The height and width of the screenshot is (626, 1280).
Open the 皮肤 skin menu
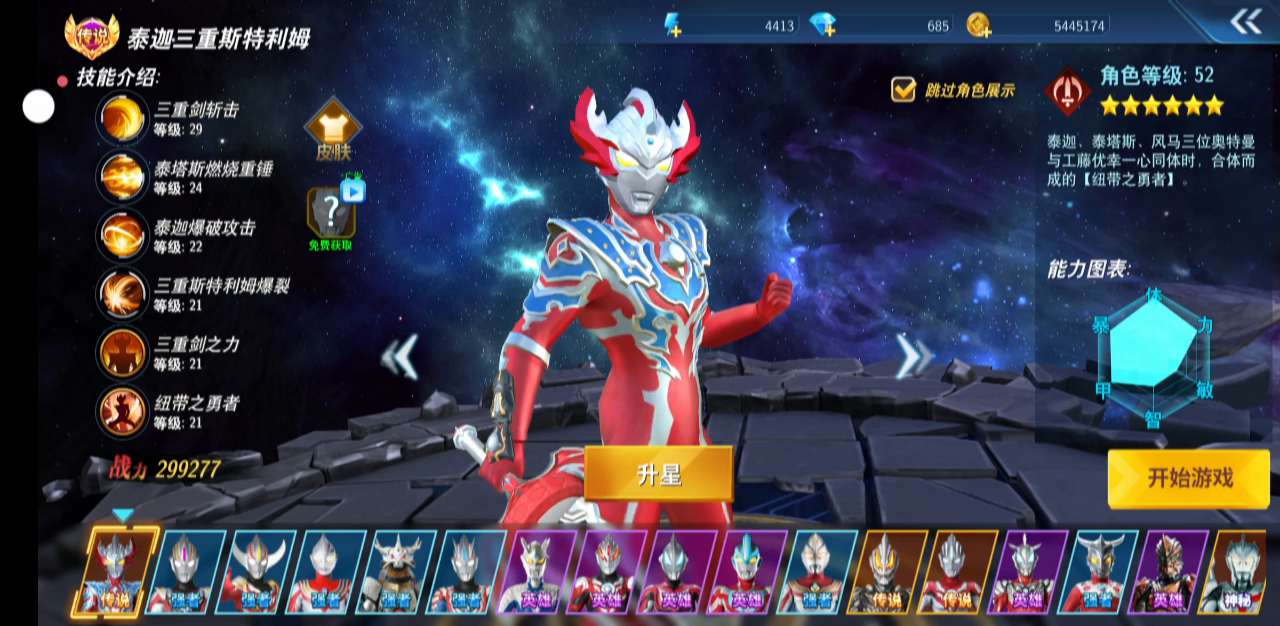(333, 131)
